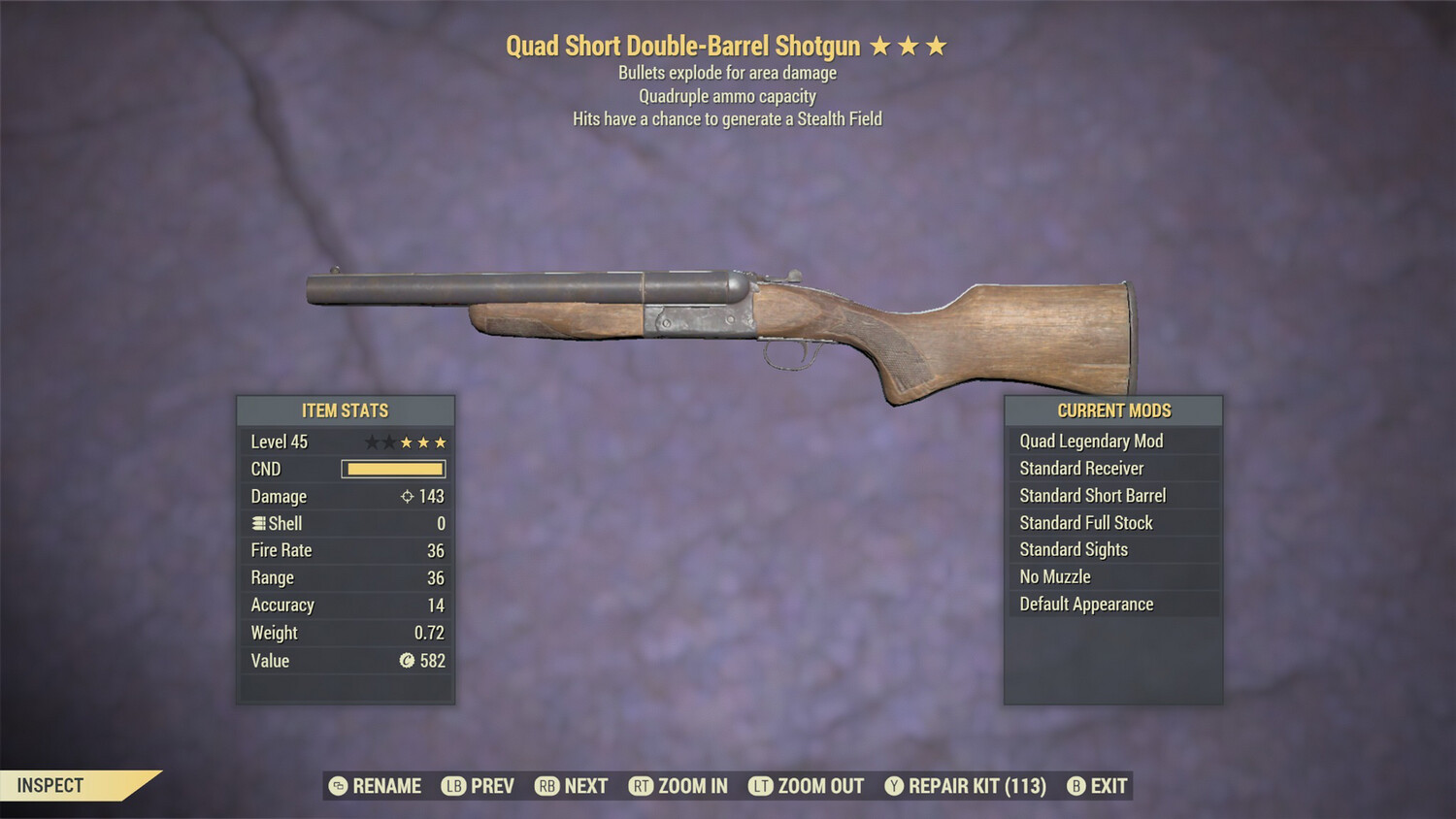Open the ITEM STATS panel header
Image resolution: width=1456 pixels, height=819 pixels.
pyautogui.click(x=346, y=410)
